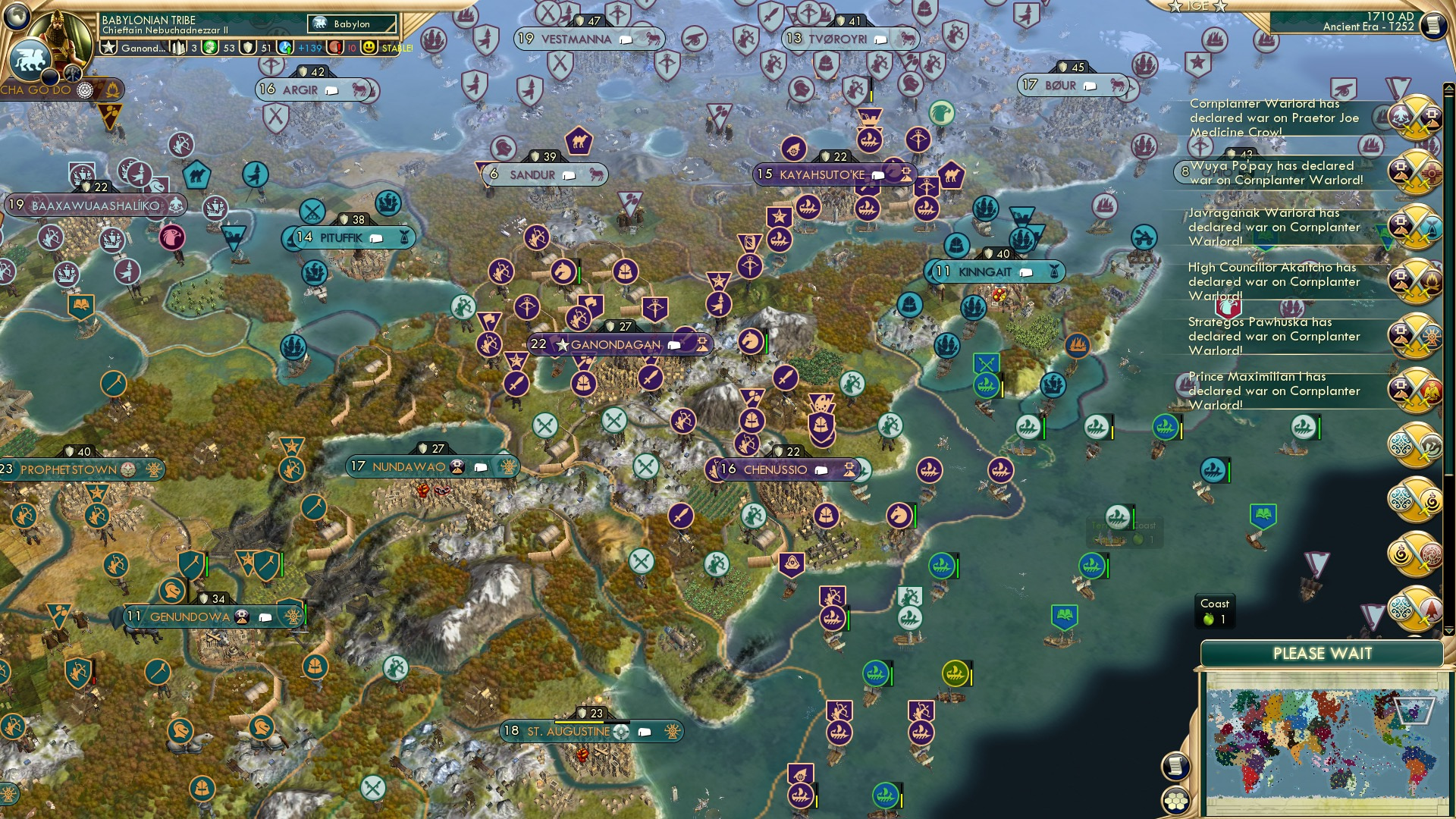1456x819 pixels.
Task: Click the PLEASE WAIT button
Action: click(x=1323, y=654)
